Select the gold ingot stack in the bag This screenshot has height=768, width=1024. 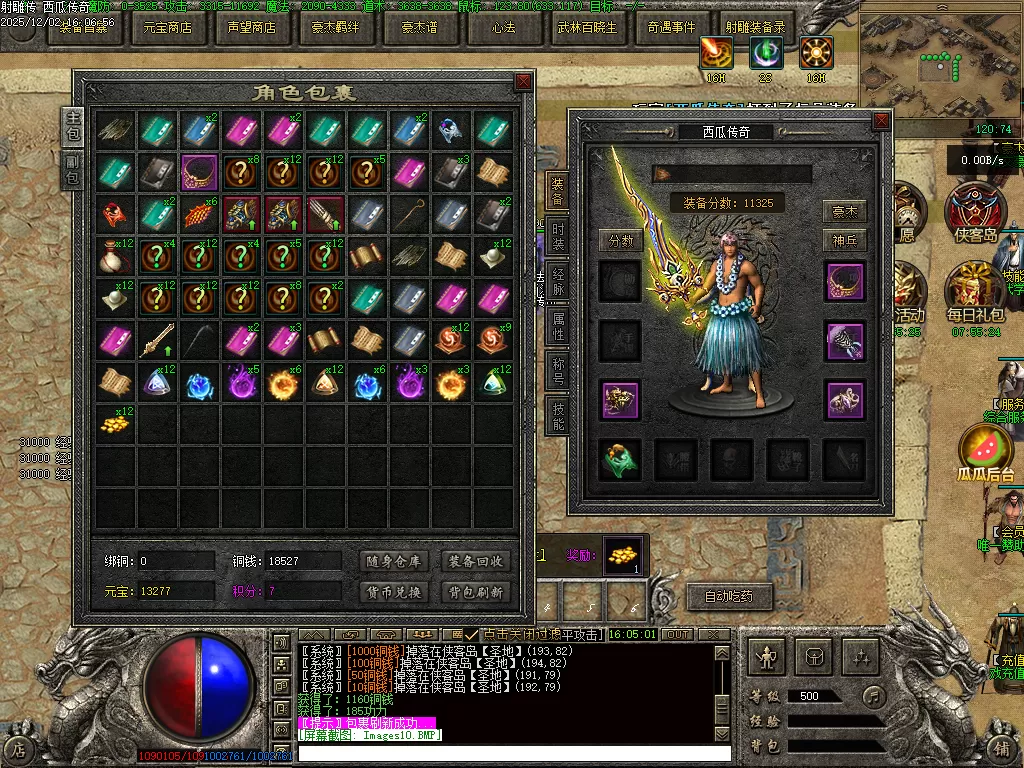(x=115, y=424)
